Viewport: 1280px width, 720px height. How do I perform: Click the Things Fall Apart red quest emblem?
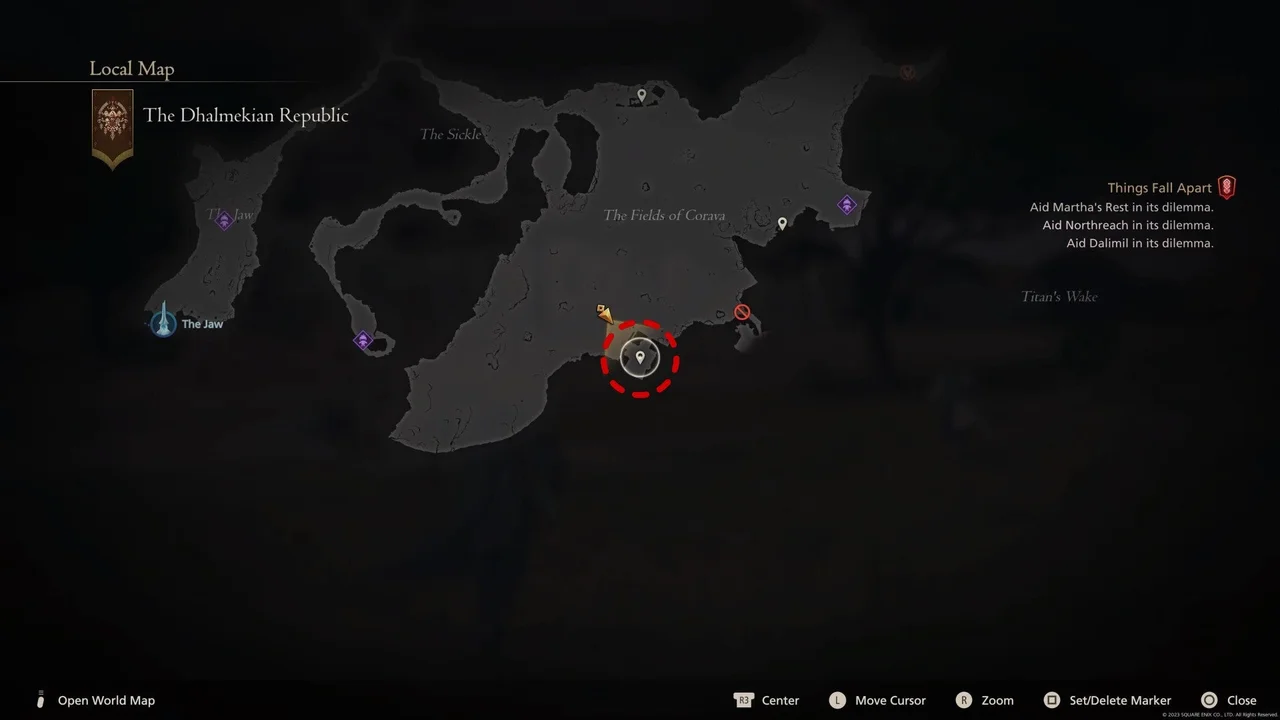(1226, 186)
